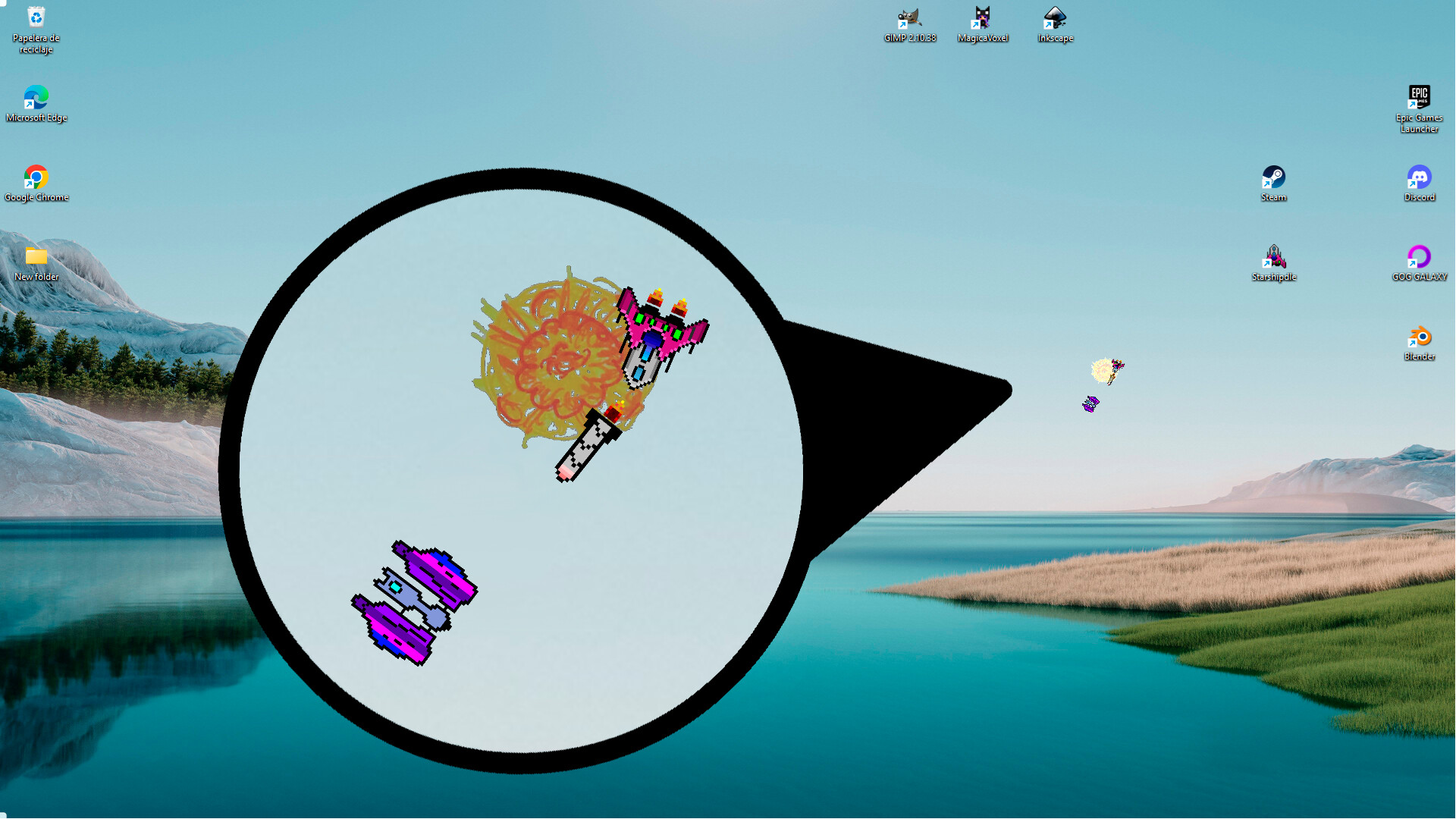
Task: Open Microsoft Edge
Action: (x=35, y=99)
